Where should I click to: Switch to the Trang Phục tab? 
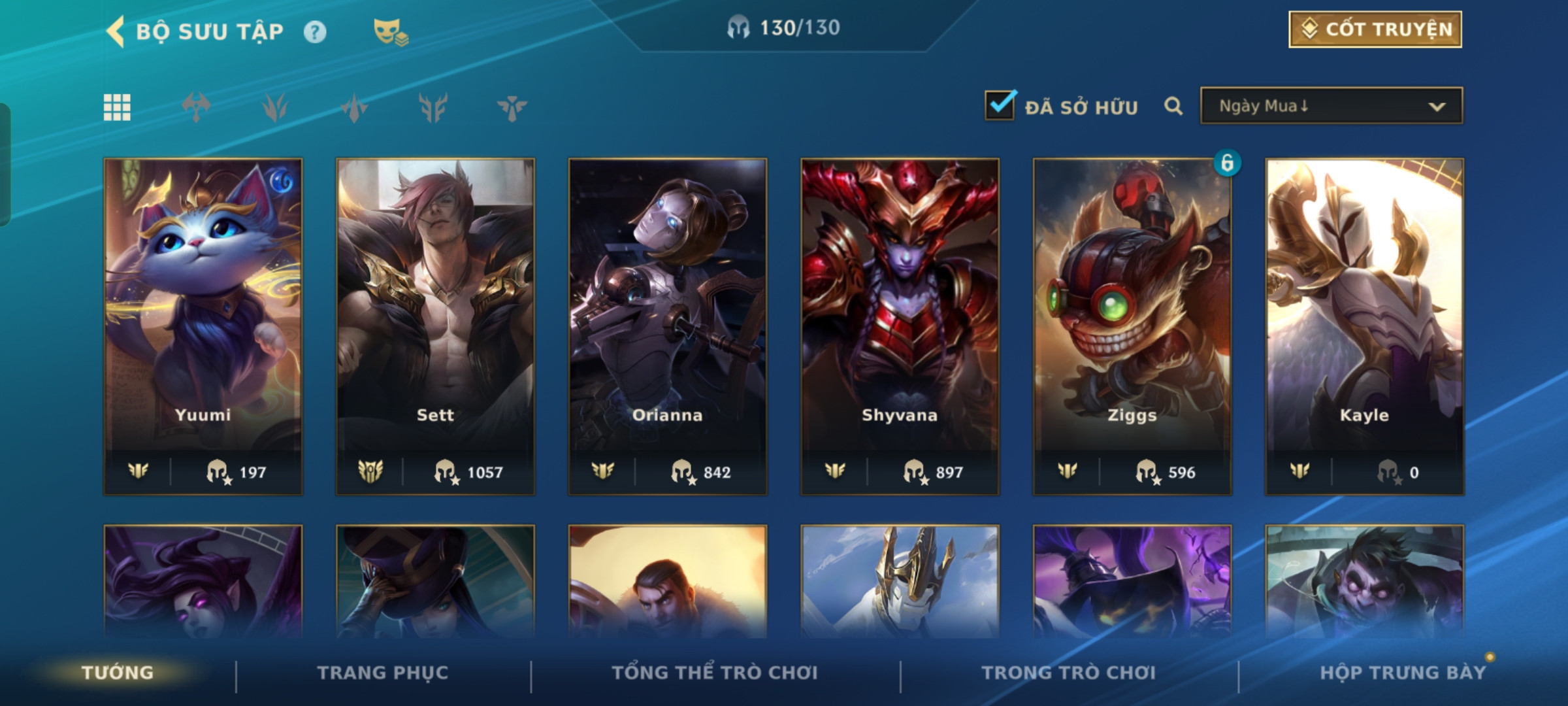383,673
